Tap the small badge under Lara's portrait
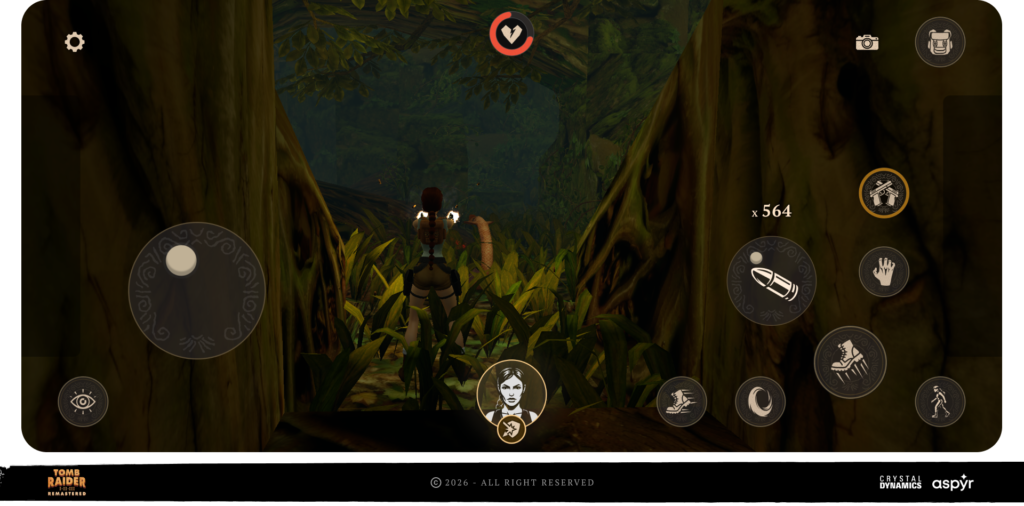Image resolution: width=1024 pixels, height=506 pixels. pos(512,430)
